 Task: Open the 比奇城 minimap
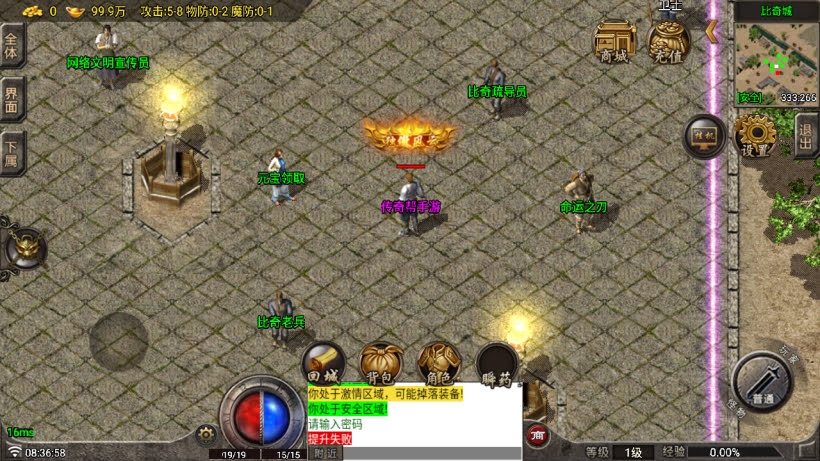coord(775,57)
